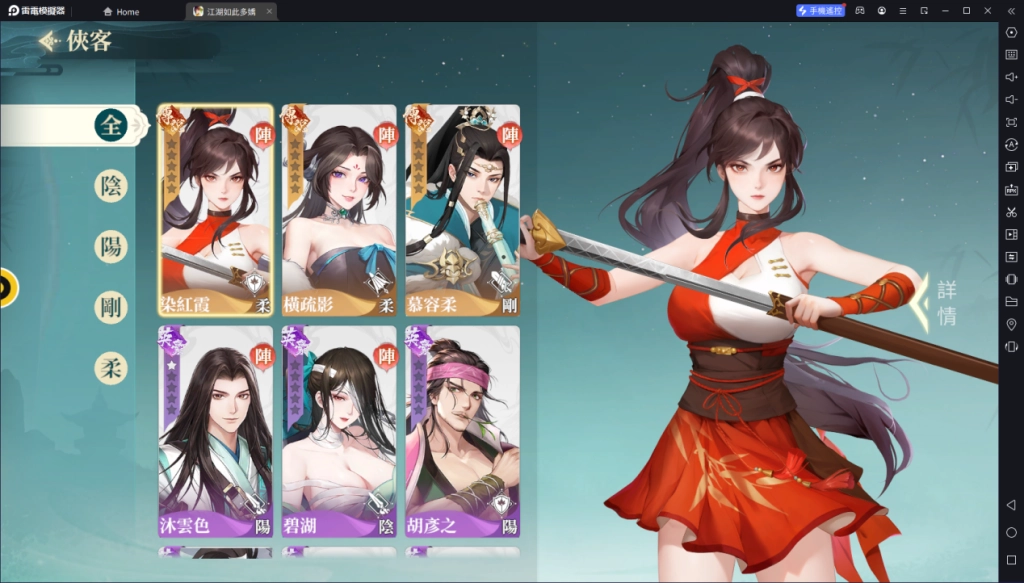Show only 陽 heroes
This screenshot has width=1024, height=583.
(111, 246)
